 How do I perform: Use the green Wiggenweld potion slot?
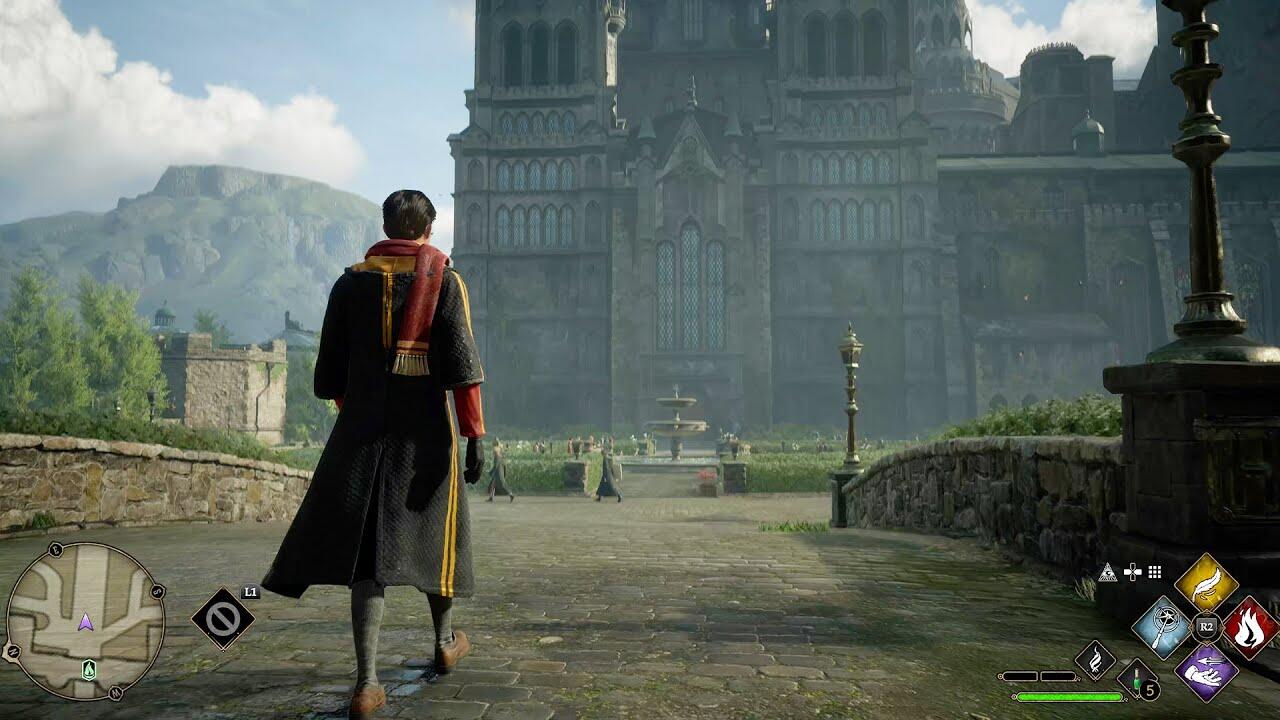tap(1136, 678)
